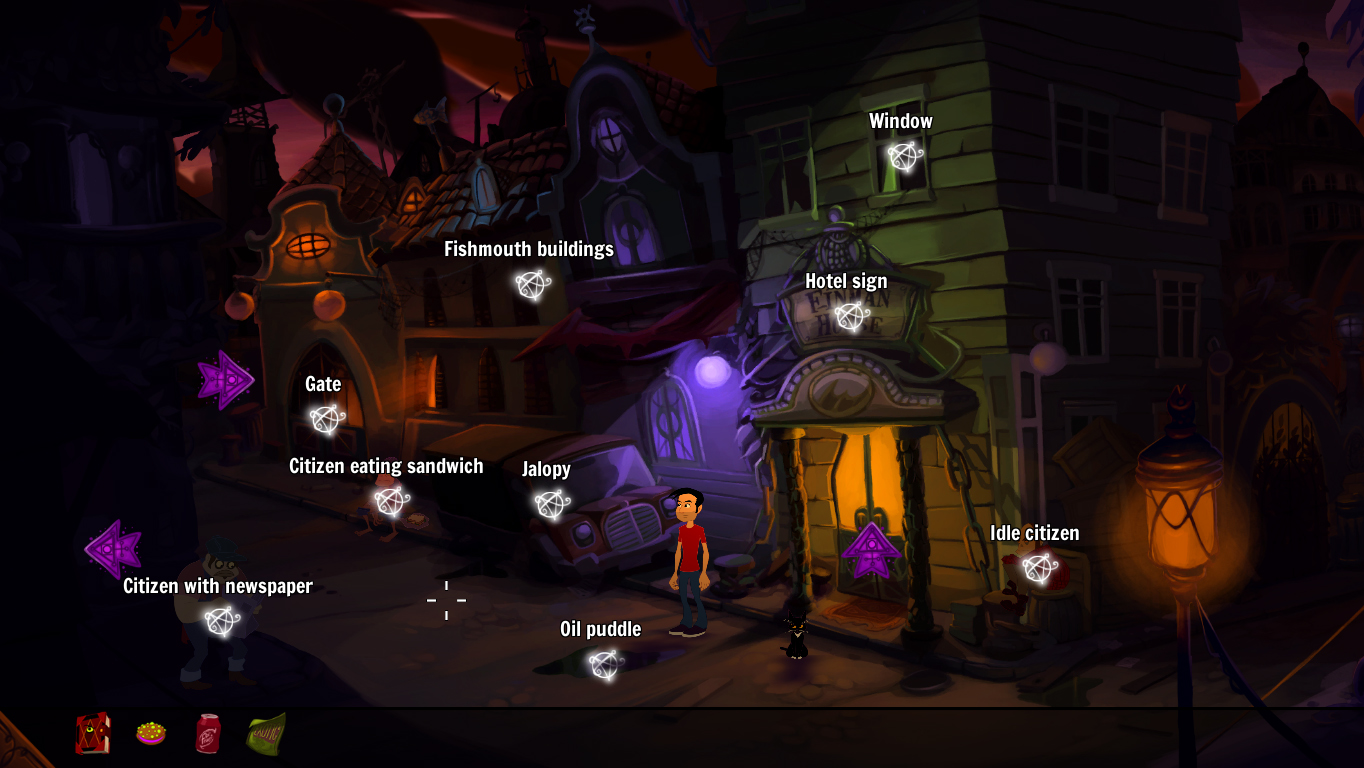Select the red soda can item
This screenshot has height=768, width=1364.
(x=209, y=733)
